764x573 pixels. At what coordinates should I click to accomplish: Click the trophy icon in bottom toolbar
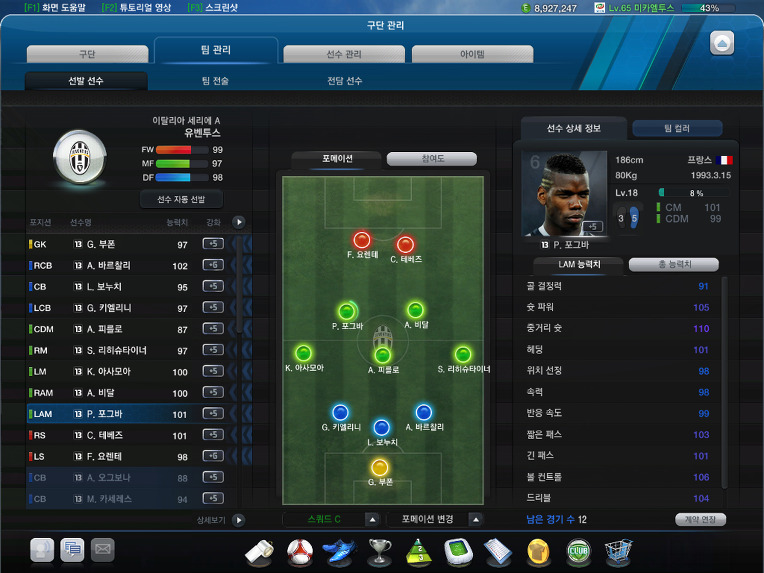(x=379, y=550)
